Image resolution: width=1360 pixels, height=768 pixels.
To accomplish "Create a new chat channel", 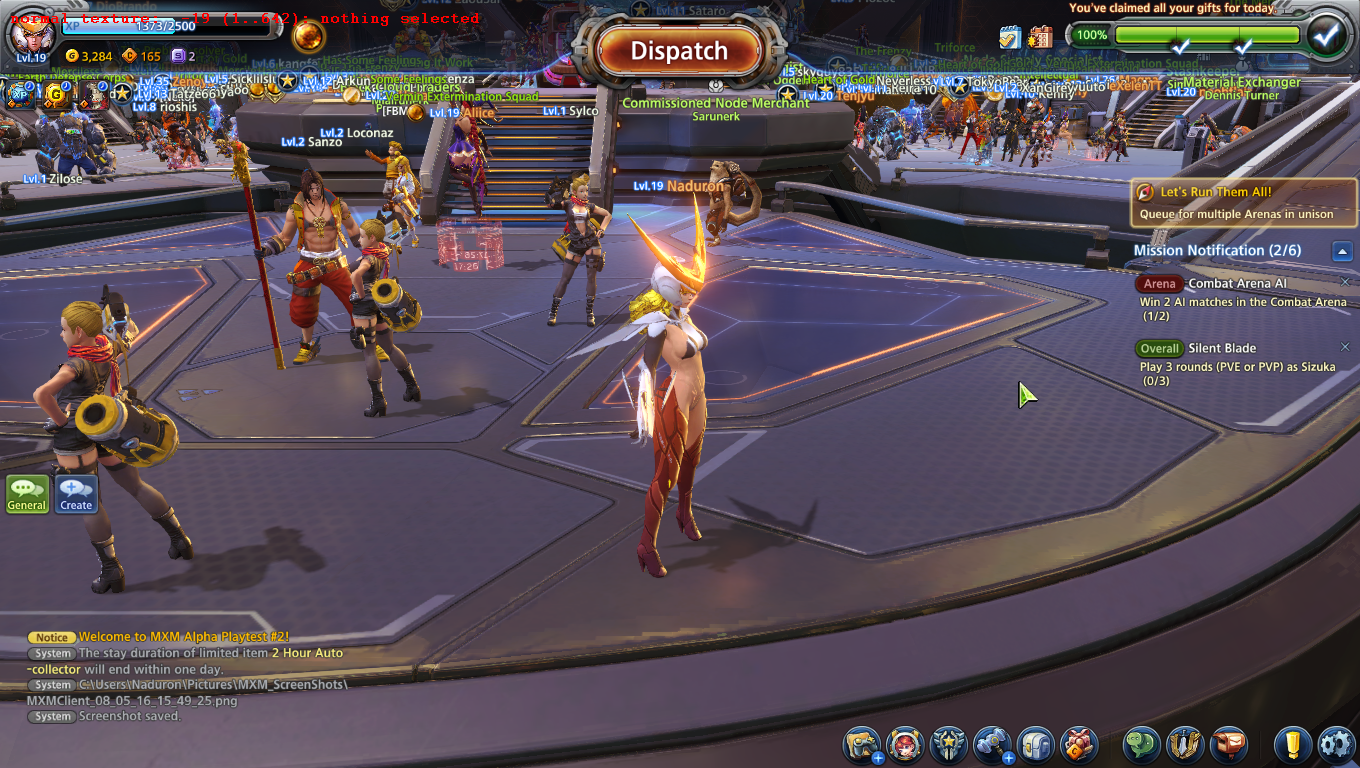I will (76, 494).
